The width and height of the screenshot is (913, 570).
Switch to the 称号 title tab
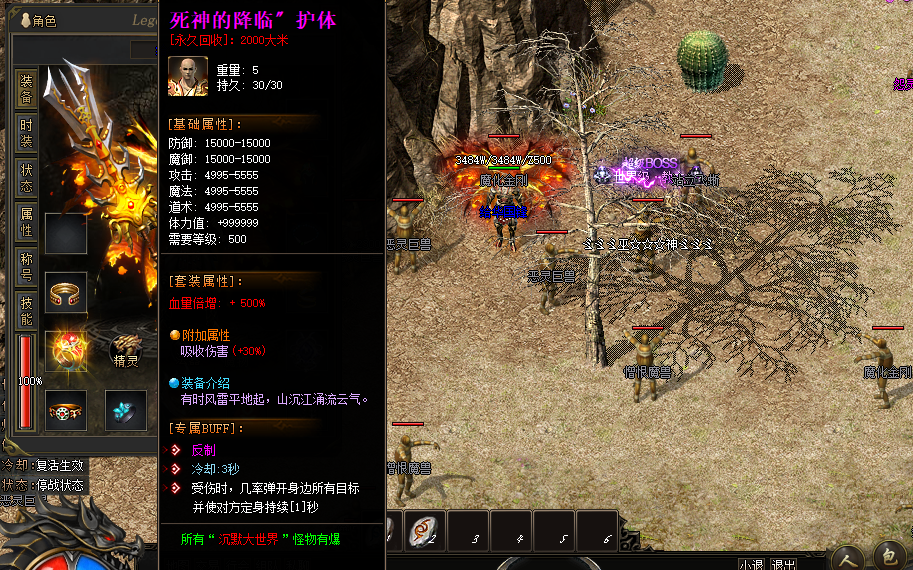(26, 267)
